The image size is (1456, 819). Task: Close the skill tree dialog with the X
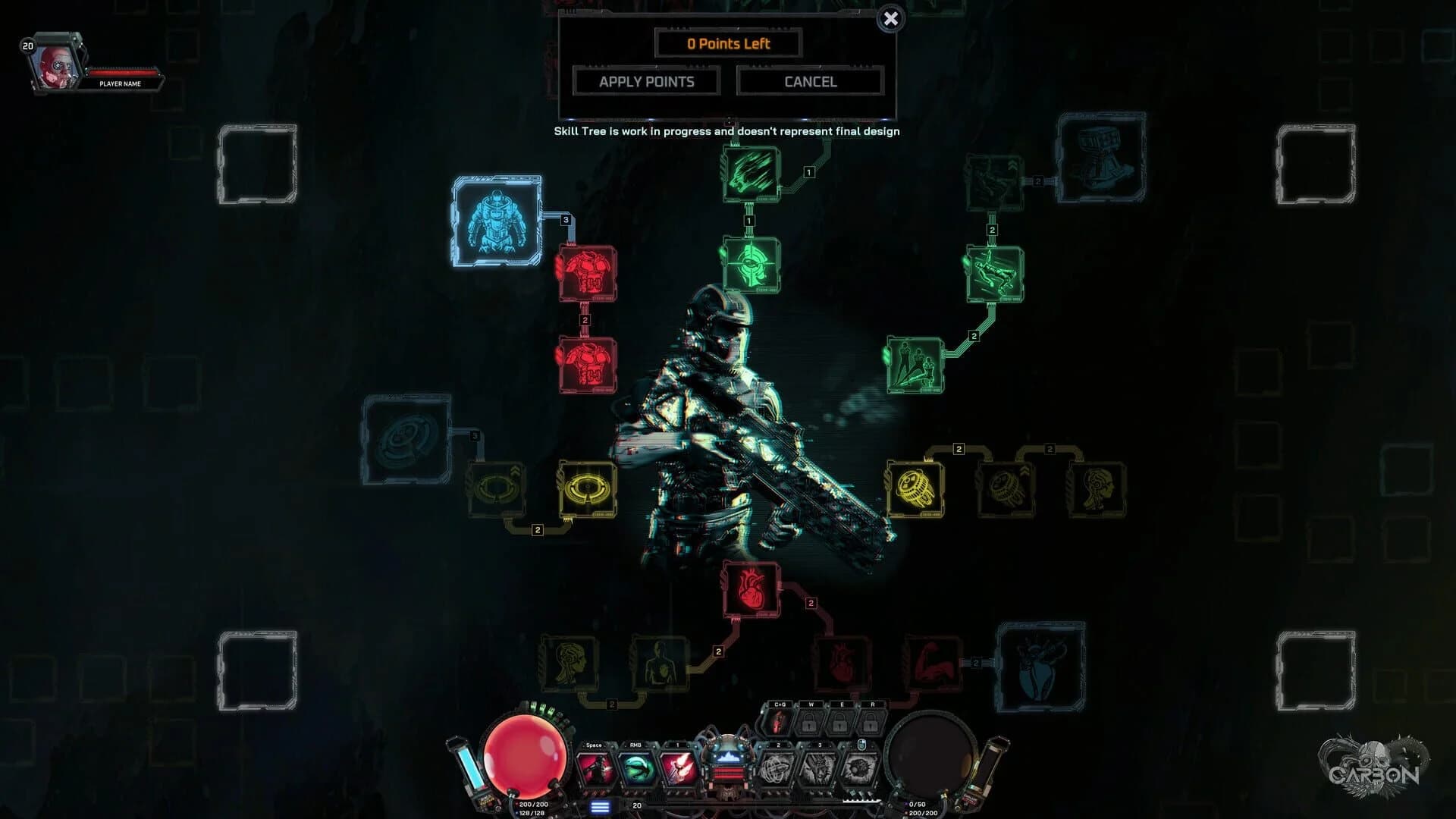(890, 20)
